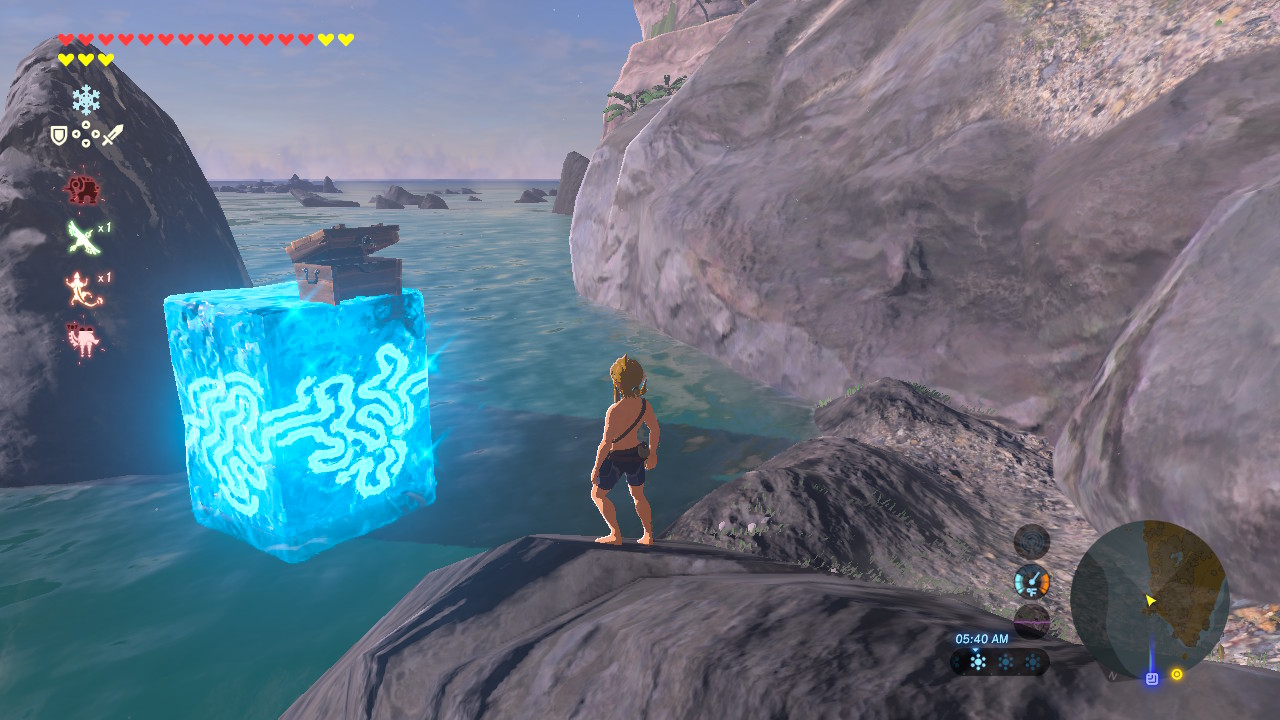Click the shield equipment icon

tap(59, 134)
